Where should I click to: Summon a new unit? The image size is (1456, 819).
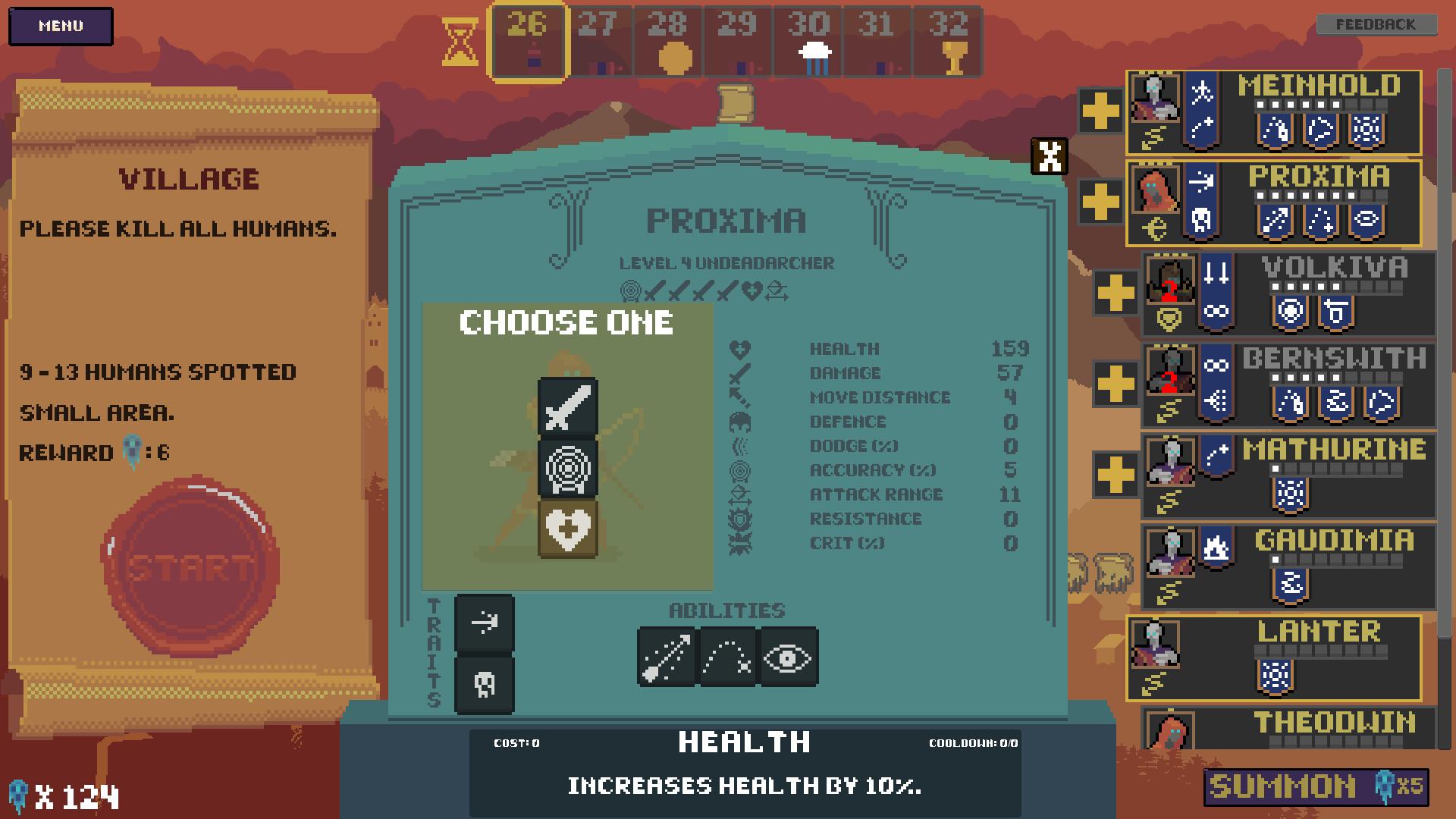(x=1316, y=786)
